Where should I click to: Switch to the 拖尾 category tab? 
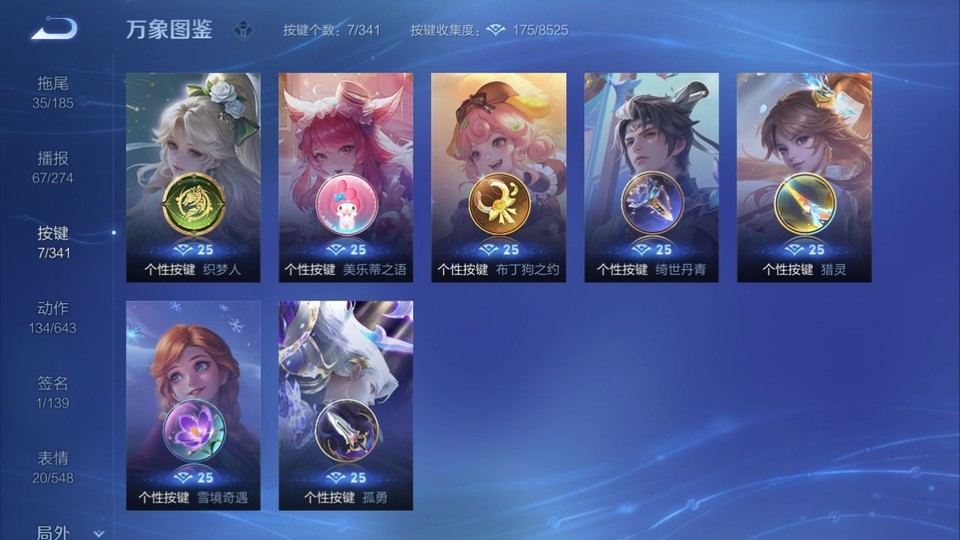54,91
